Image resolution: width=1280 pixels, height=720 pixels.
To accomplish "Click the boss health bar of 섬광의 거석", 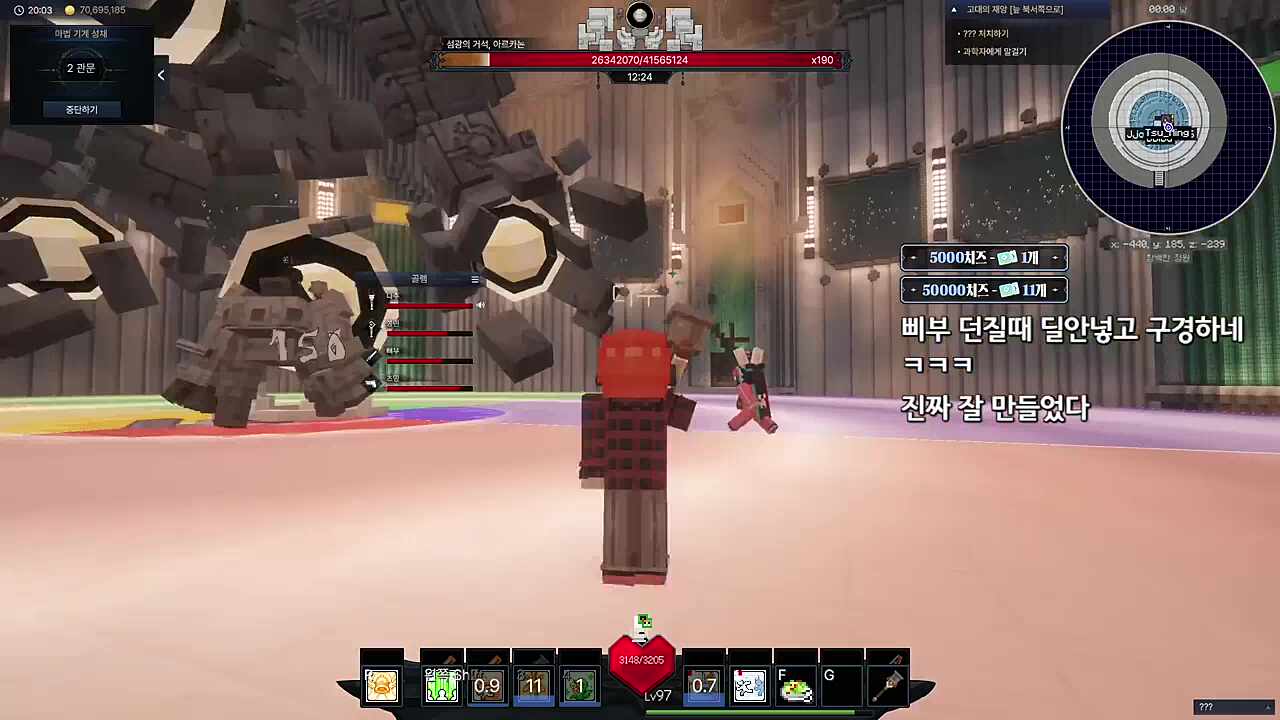I will [640, 59].
